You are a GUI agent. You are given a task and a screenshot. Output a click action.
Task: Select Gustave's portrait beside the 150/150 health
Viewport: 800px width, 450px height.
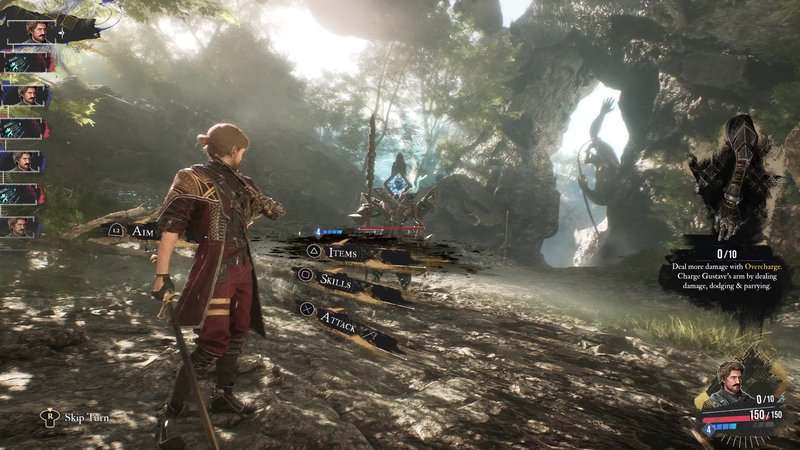[x=732, y=385]
